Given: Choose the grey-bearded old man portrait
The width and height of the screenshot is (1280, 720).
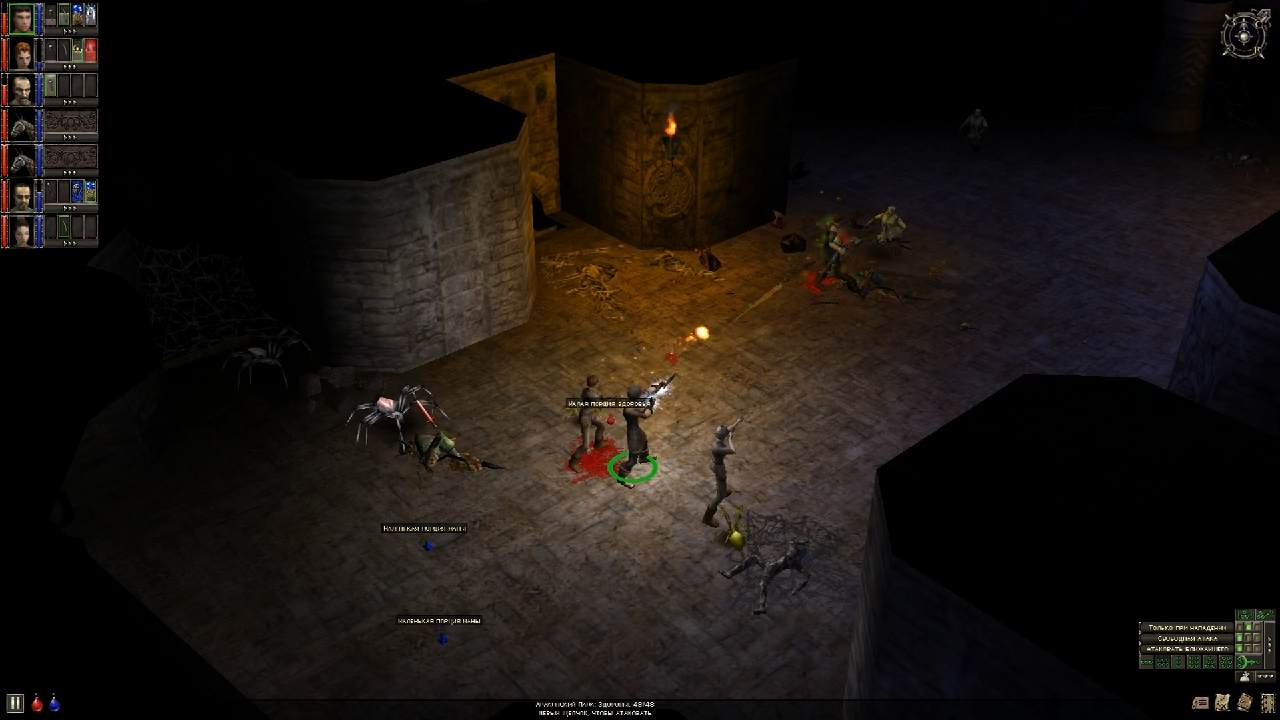Looking at the screenshot, I should [22, 89].
